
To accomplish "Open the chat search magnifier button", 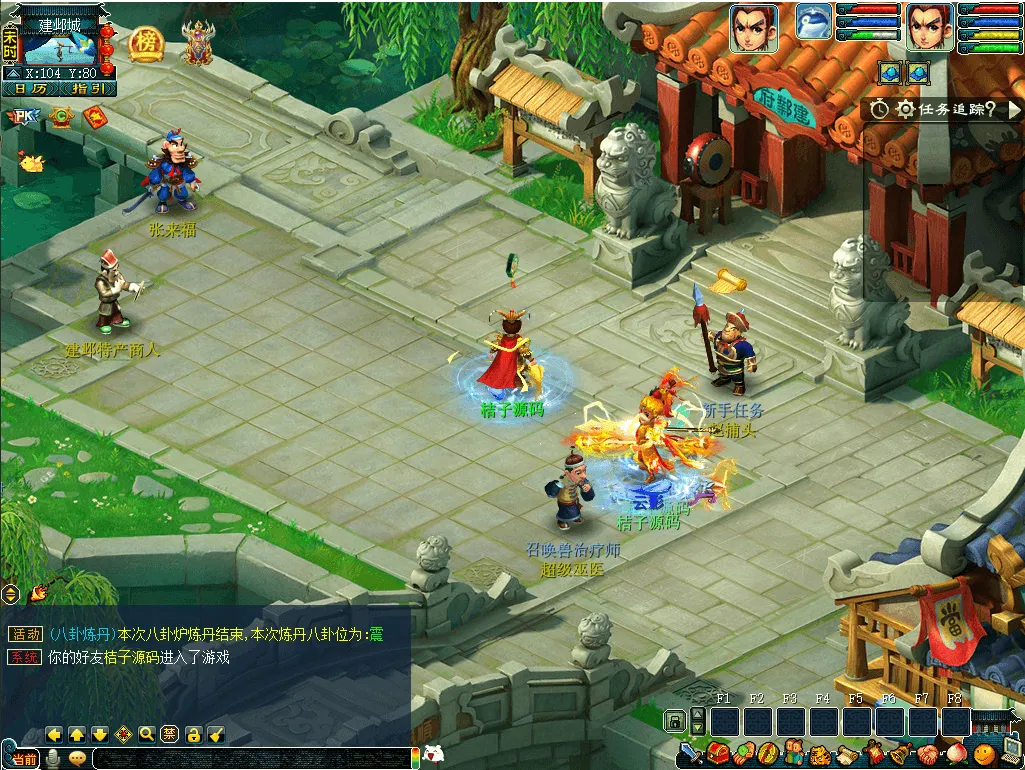I will [147, 734].
